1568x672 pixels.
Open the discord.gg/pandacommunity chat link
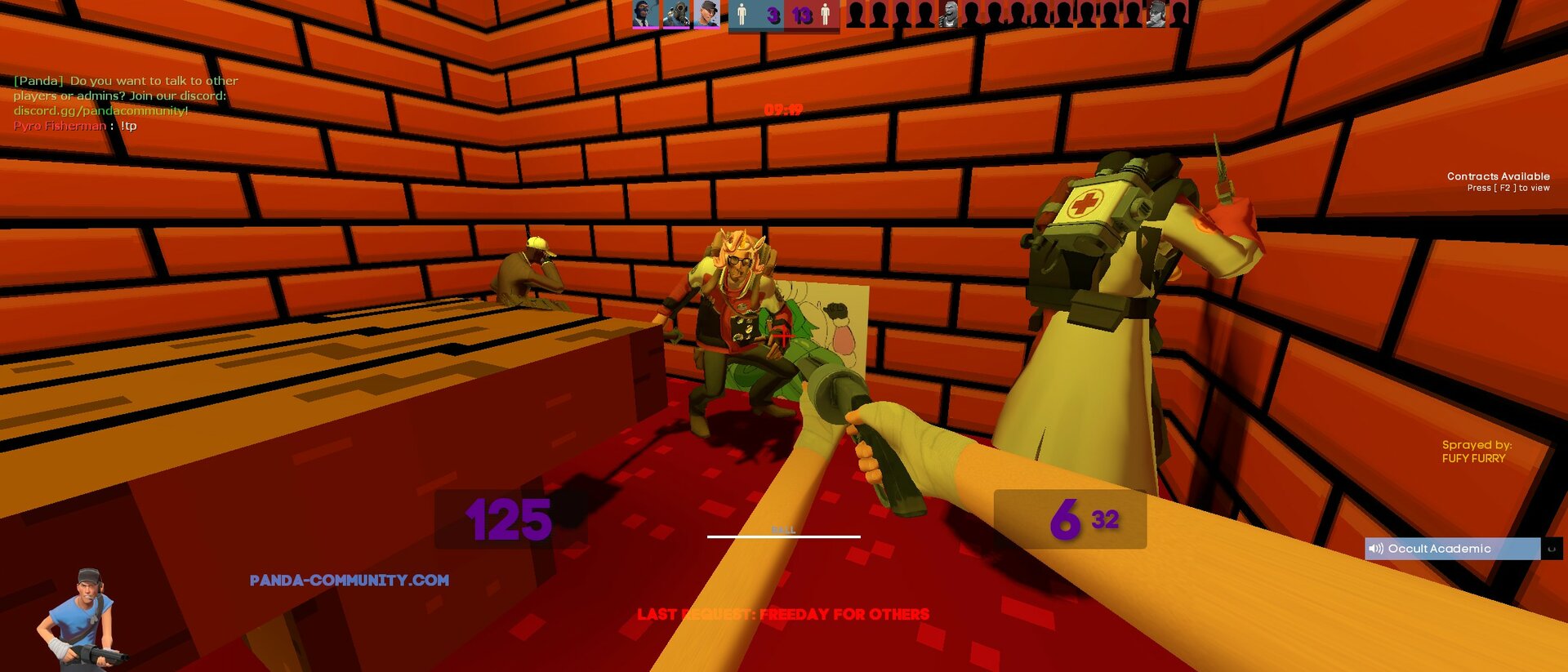pos(100,111)
